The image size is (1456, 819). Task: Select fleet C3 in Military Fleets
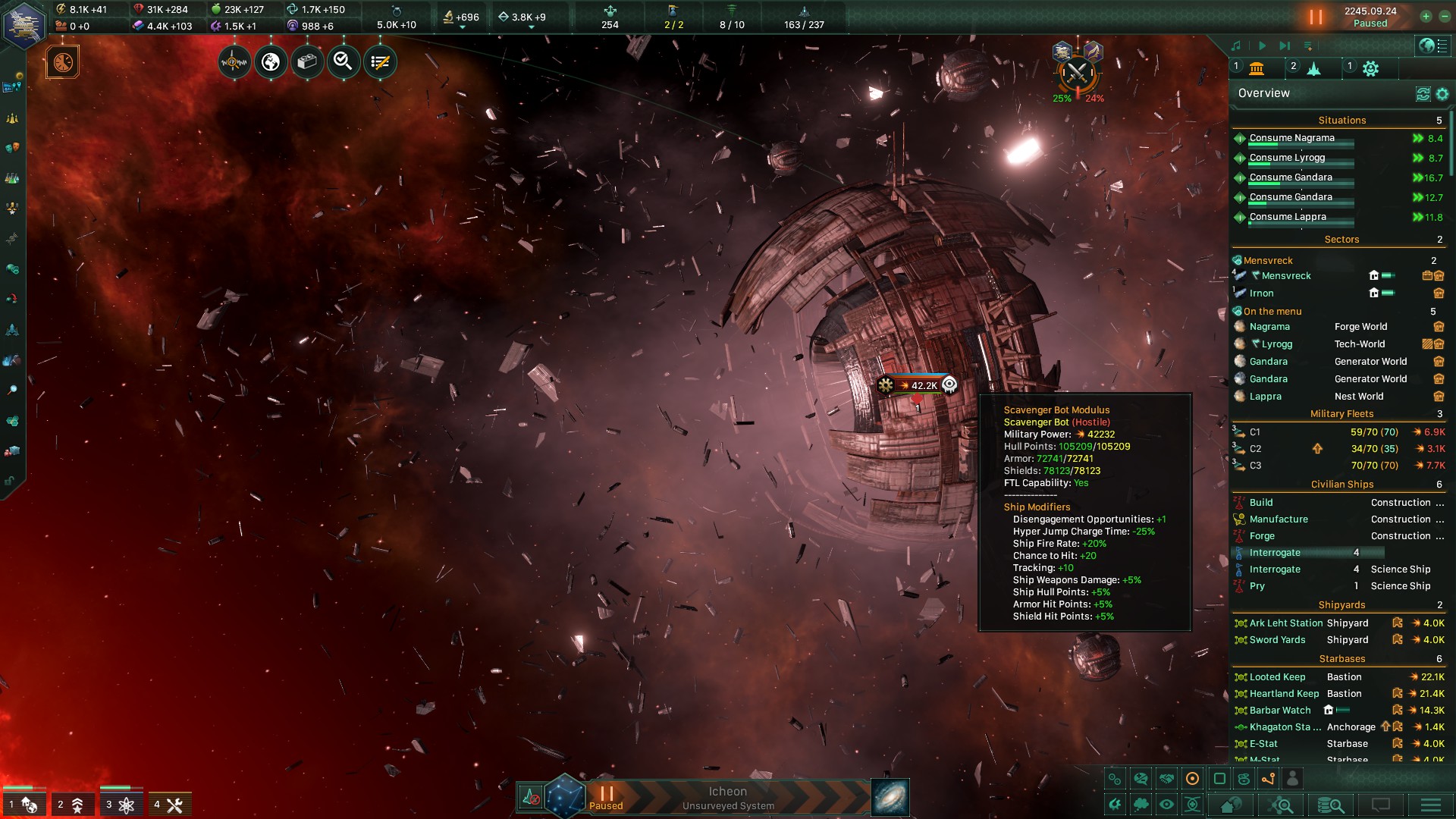click(1255, 466)
